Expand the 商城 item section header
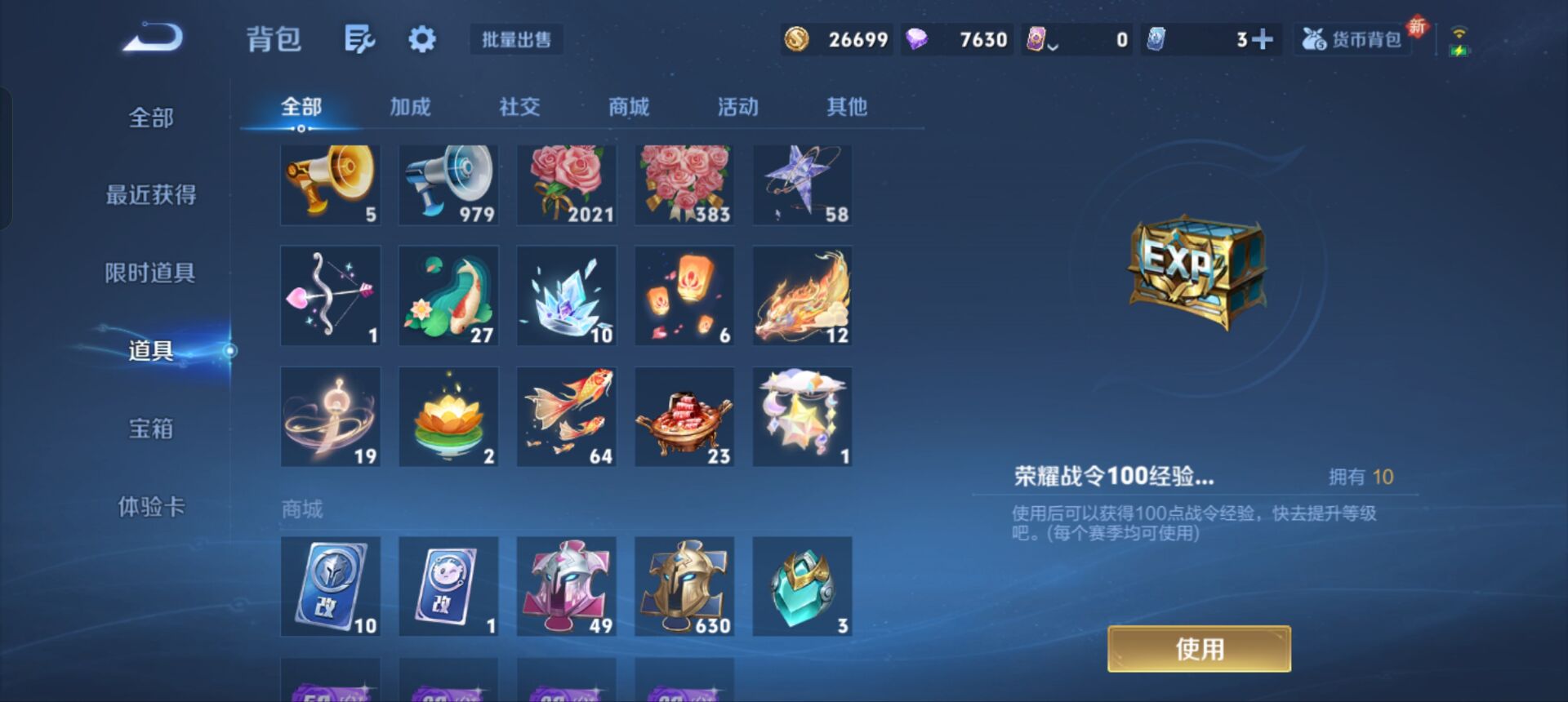Screen dimensions: 1568x702 (x=302, y=508)
